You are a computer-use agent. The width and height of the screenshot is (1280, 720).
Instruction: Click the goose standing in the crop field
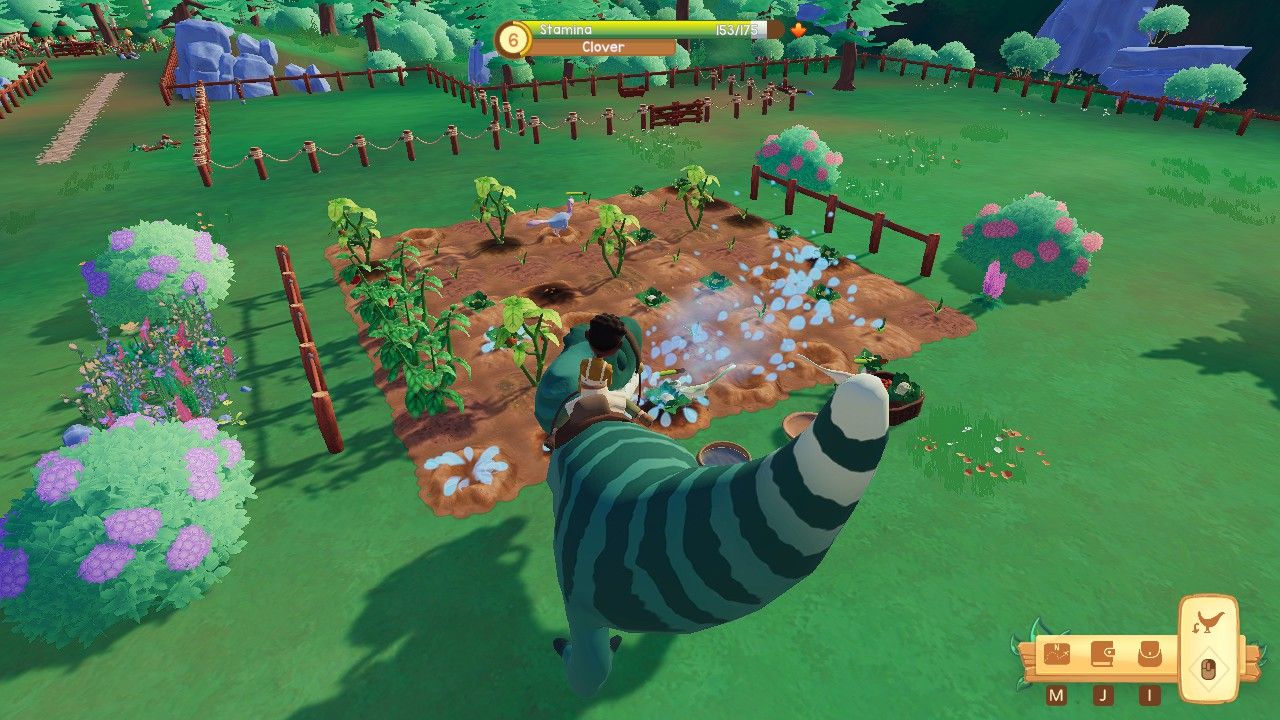pyautogui.click(x=558, y=220)
